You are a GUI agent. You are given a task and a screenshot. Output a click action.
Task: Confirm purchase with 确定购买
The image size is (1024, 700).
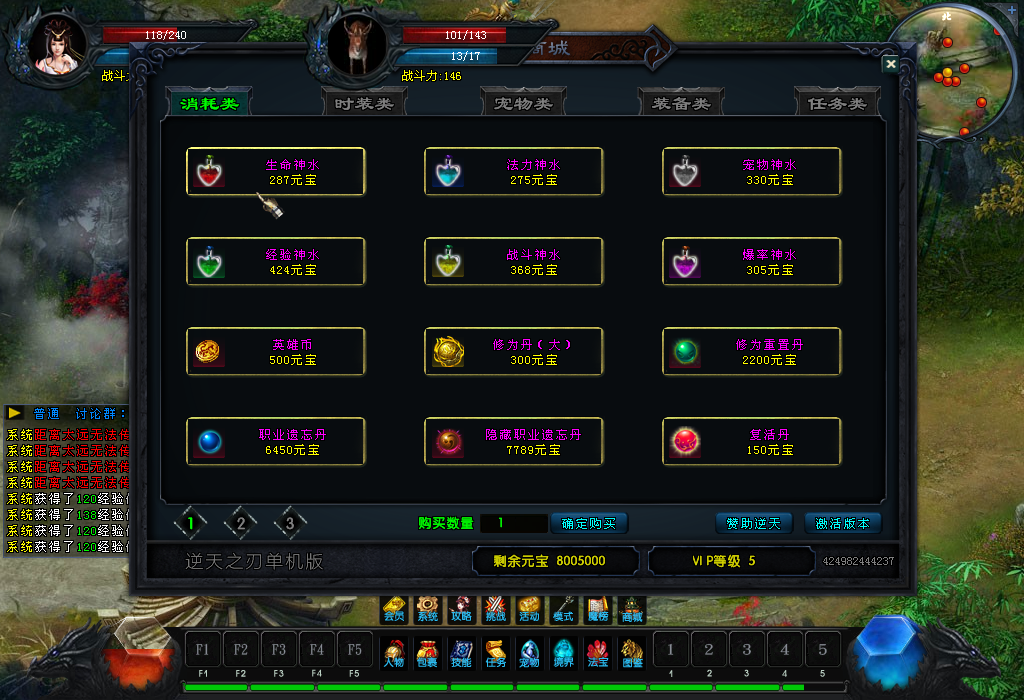[589, 523]
